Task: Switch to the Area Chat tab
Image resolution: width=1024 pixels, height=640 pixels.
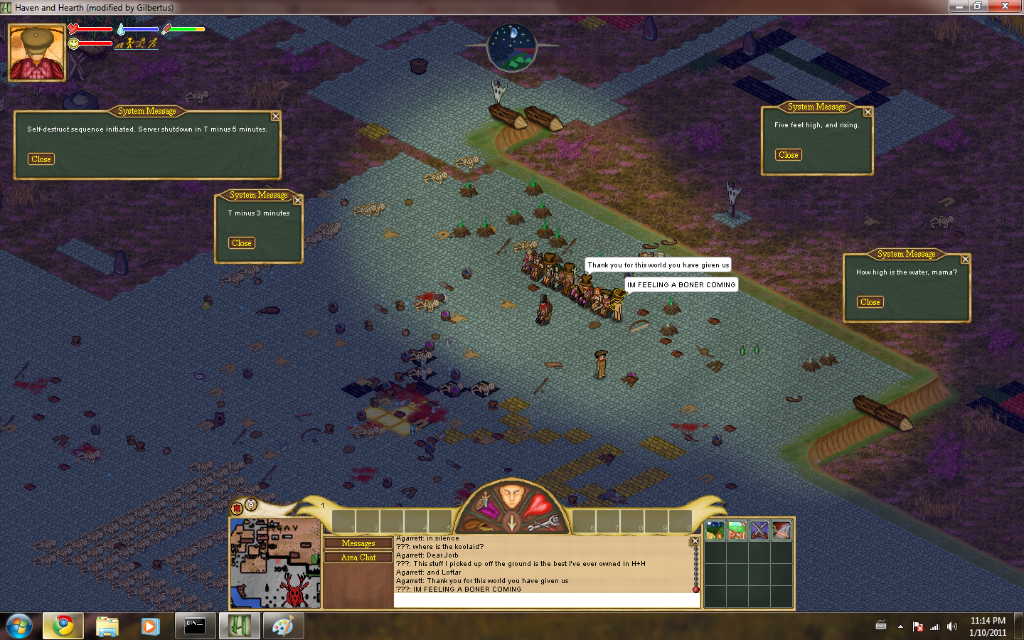Action: tap(359, 557)
